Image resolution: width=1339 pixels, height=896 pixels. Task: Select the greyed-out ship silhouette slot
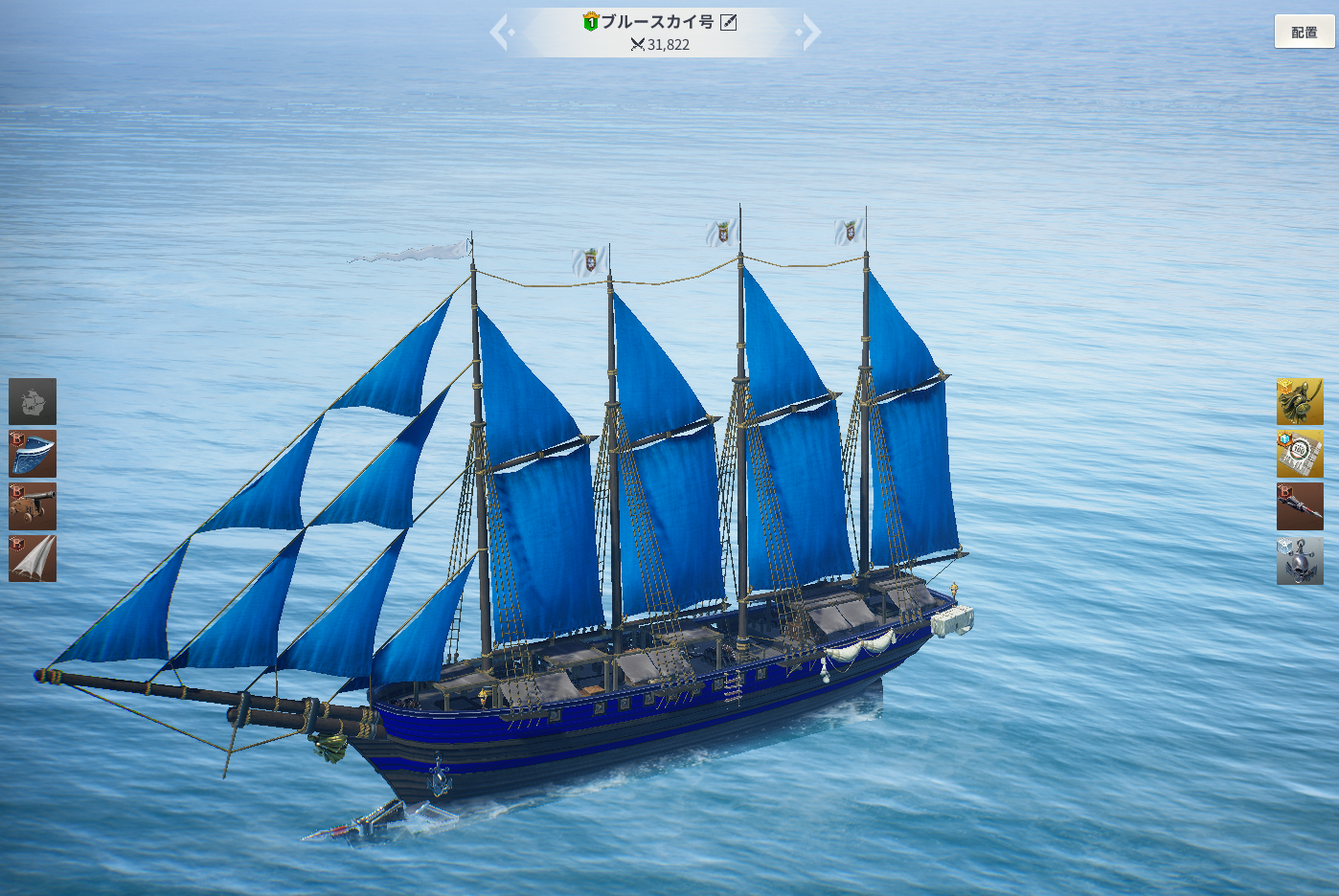pyautogui.click(x=33, y=401)
